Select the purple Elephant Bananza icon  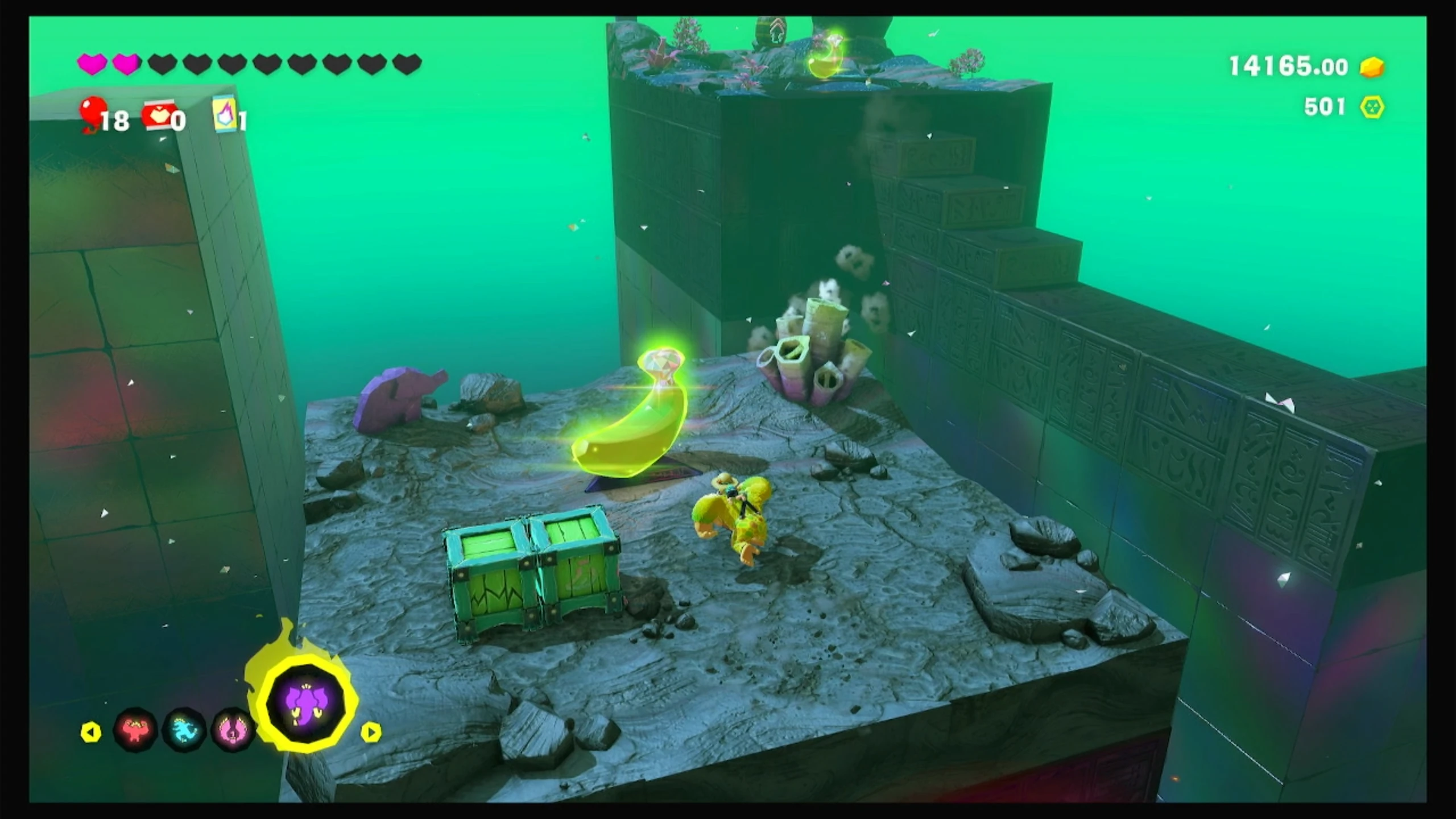coord(306,703)
